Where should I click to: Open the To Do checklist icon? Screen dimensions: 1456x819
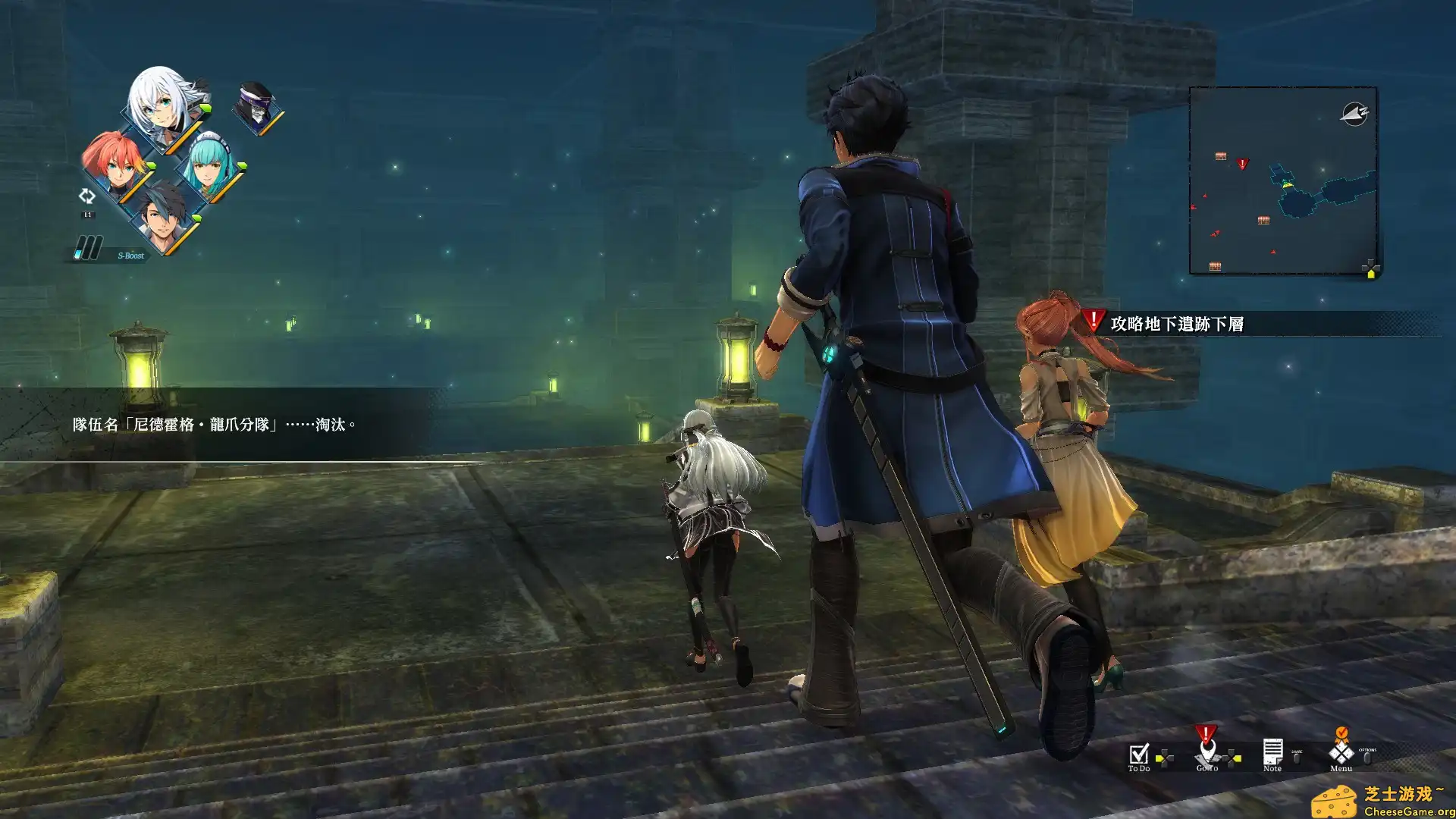coord(1140,755)
